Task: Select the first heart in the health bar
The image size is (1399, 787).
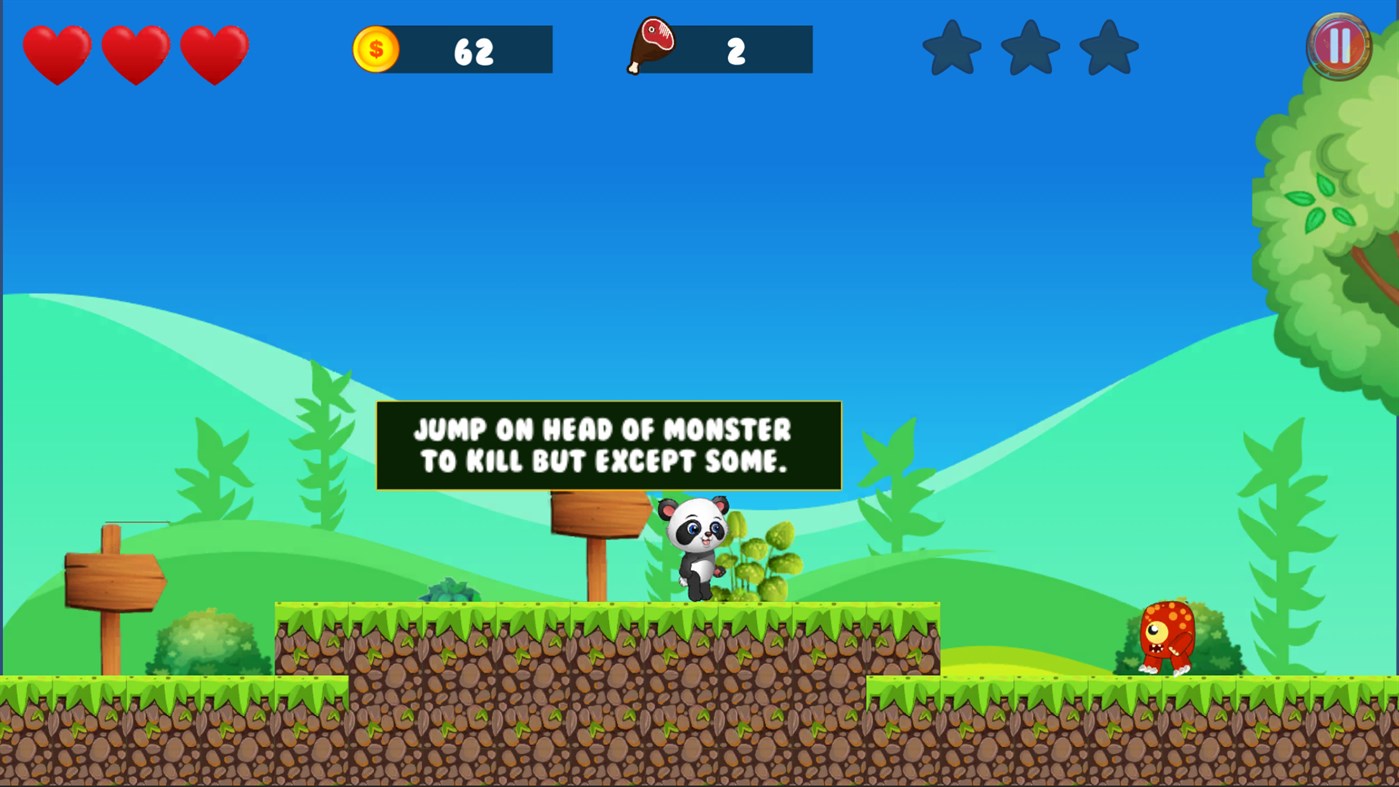Action: click(x=57, y=54)
